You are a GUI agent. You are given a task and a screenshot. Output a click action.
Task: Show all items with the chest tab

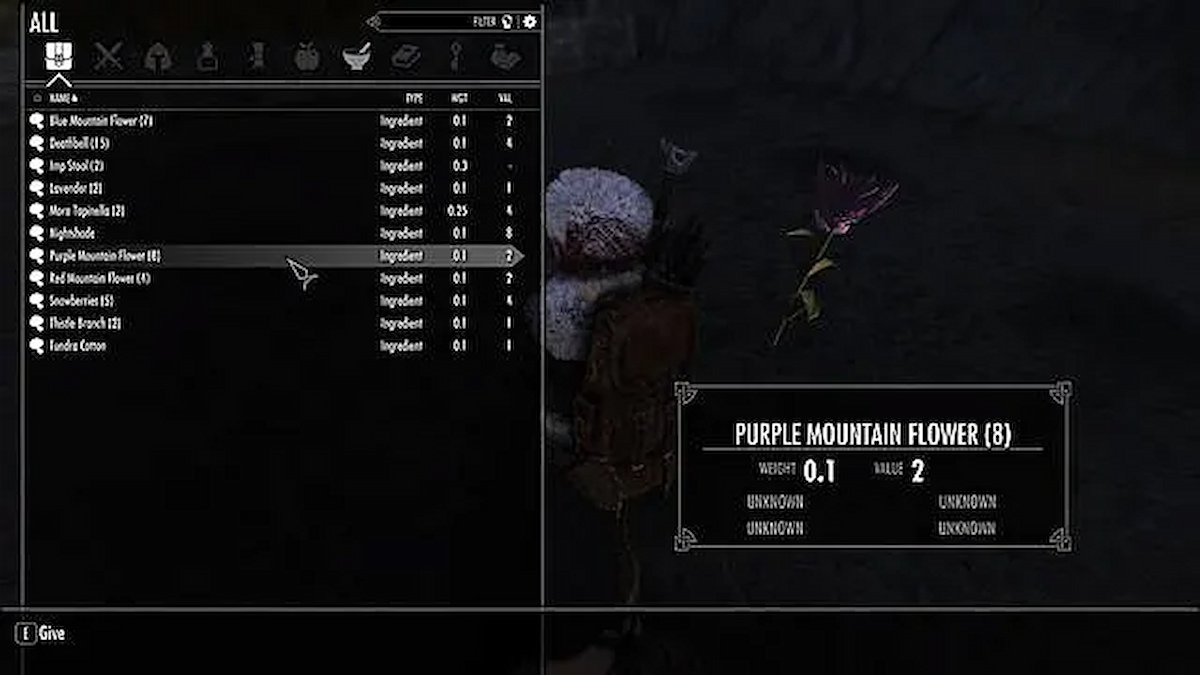tap(59, 57)
